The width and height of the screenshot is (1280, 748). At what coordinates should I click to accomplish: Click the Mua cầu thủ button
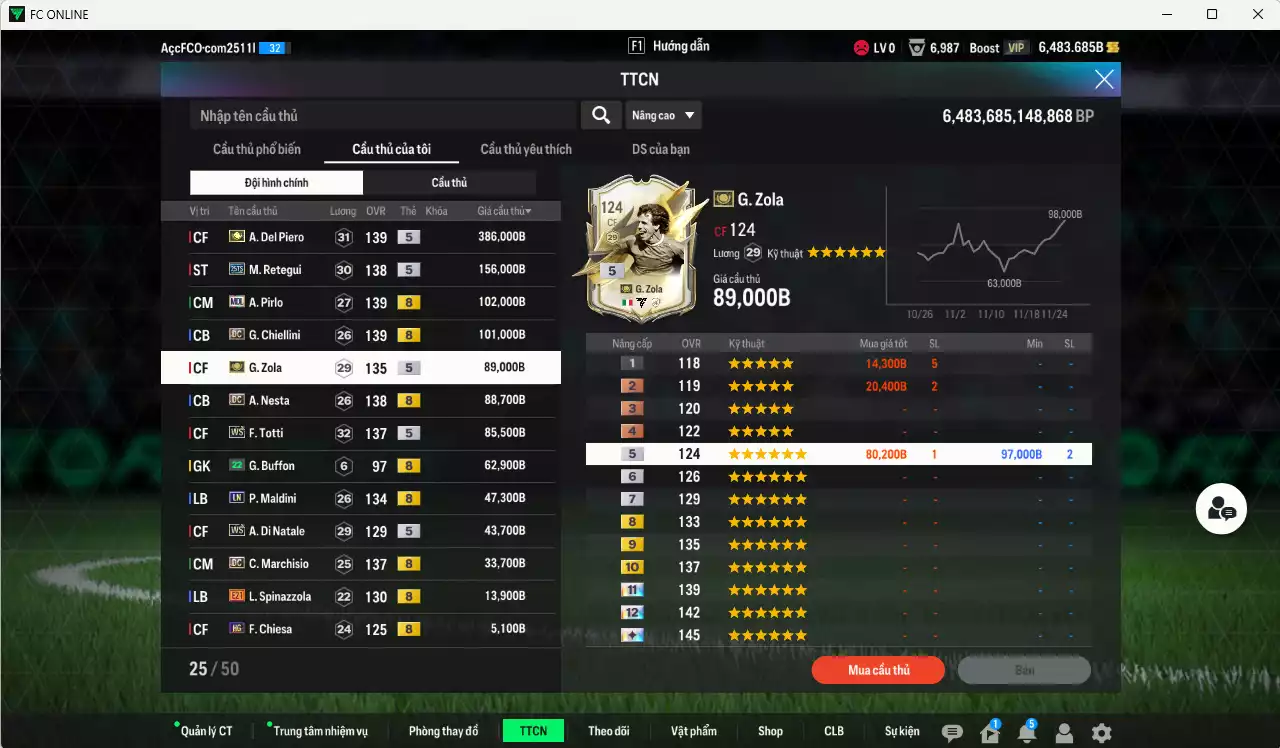pos(877,670)
